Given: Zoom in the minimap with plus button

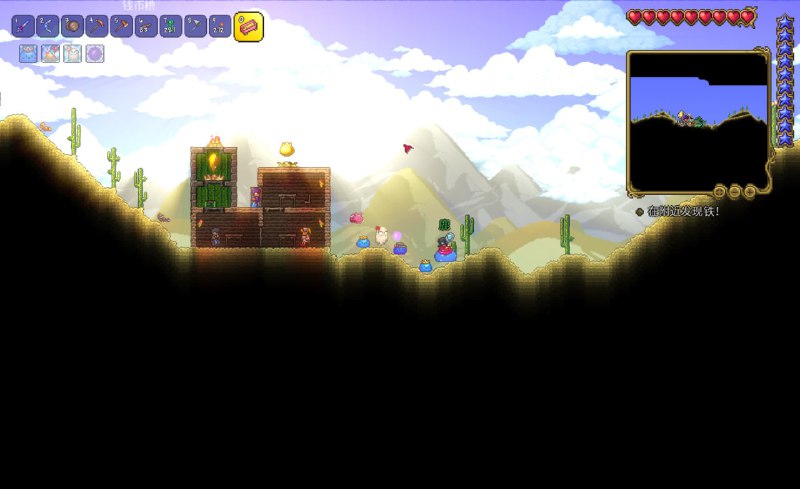Looking at the screenshot, I should pos(749,190).
